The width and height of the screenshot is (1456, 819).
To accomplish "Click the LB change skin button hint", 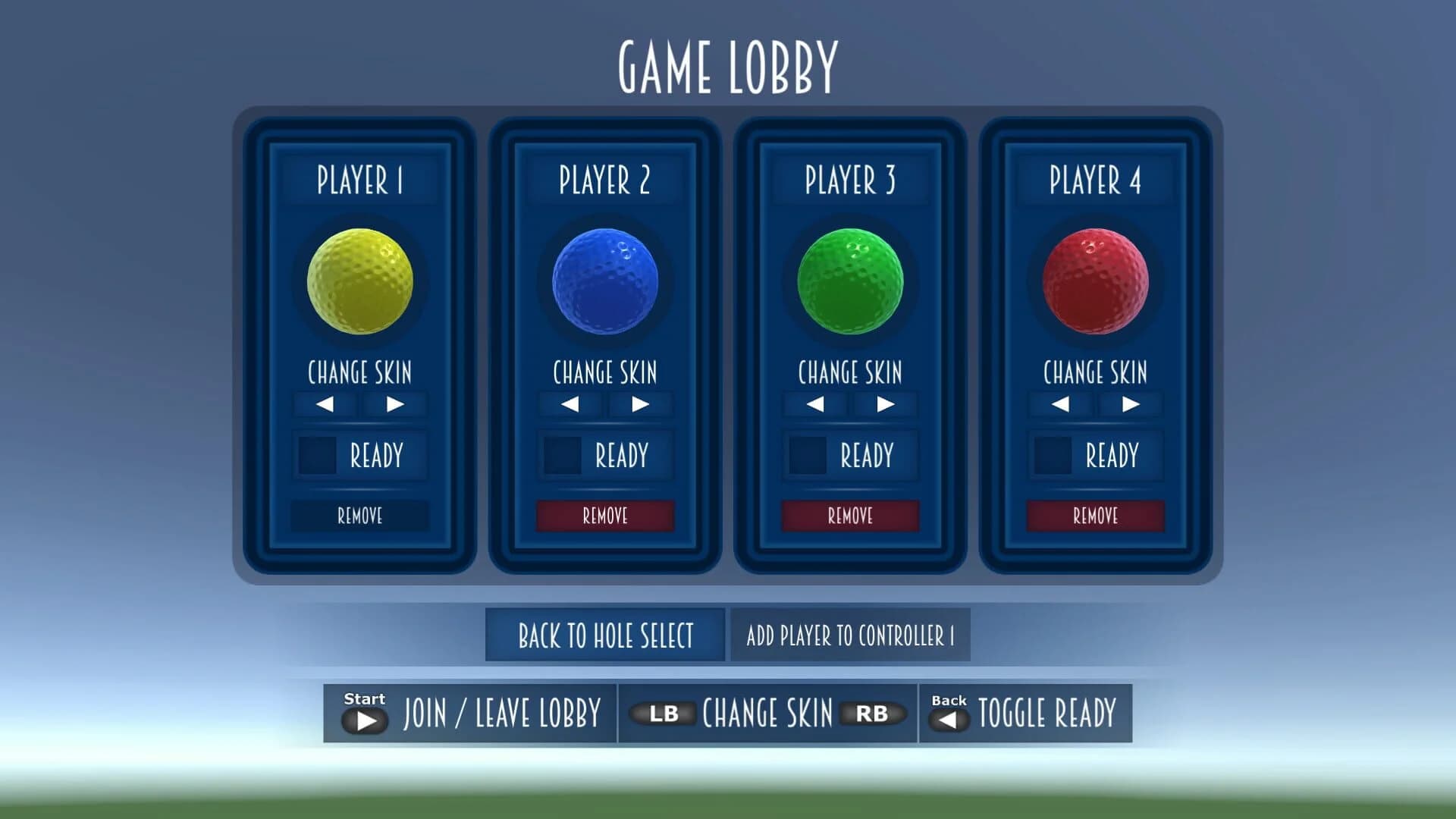I will pos(665,713).
